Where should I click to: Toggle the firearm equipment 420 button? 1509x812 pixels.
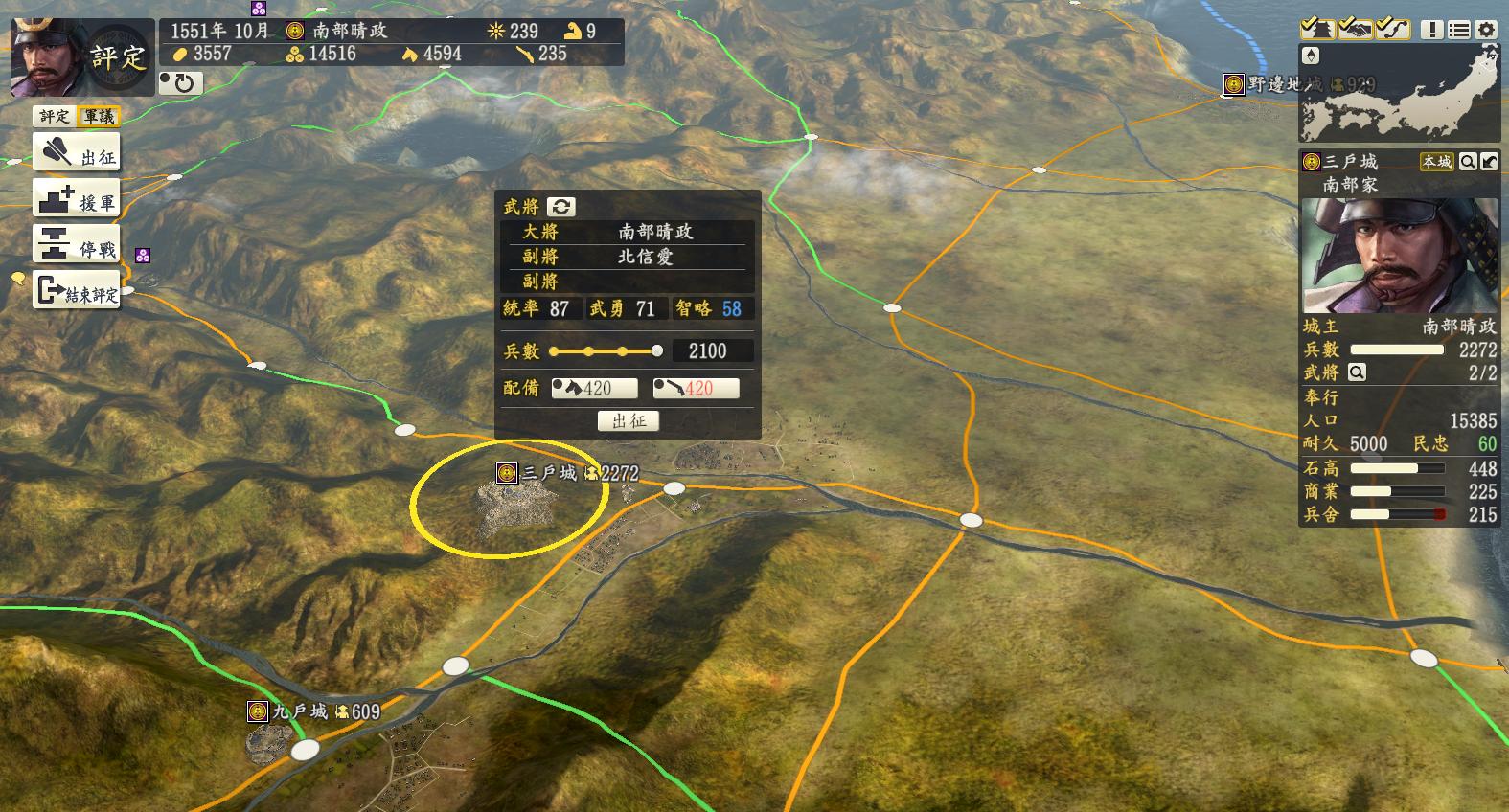696,388
